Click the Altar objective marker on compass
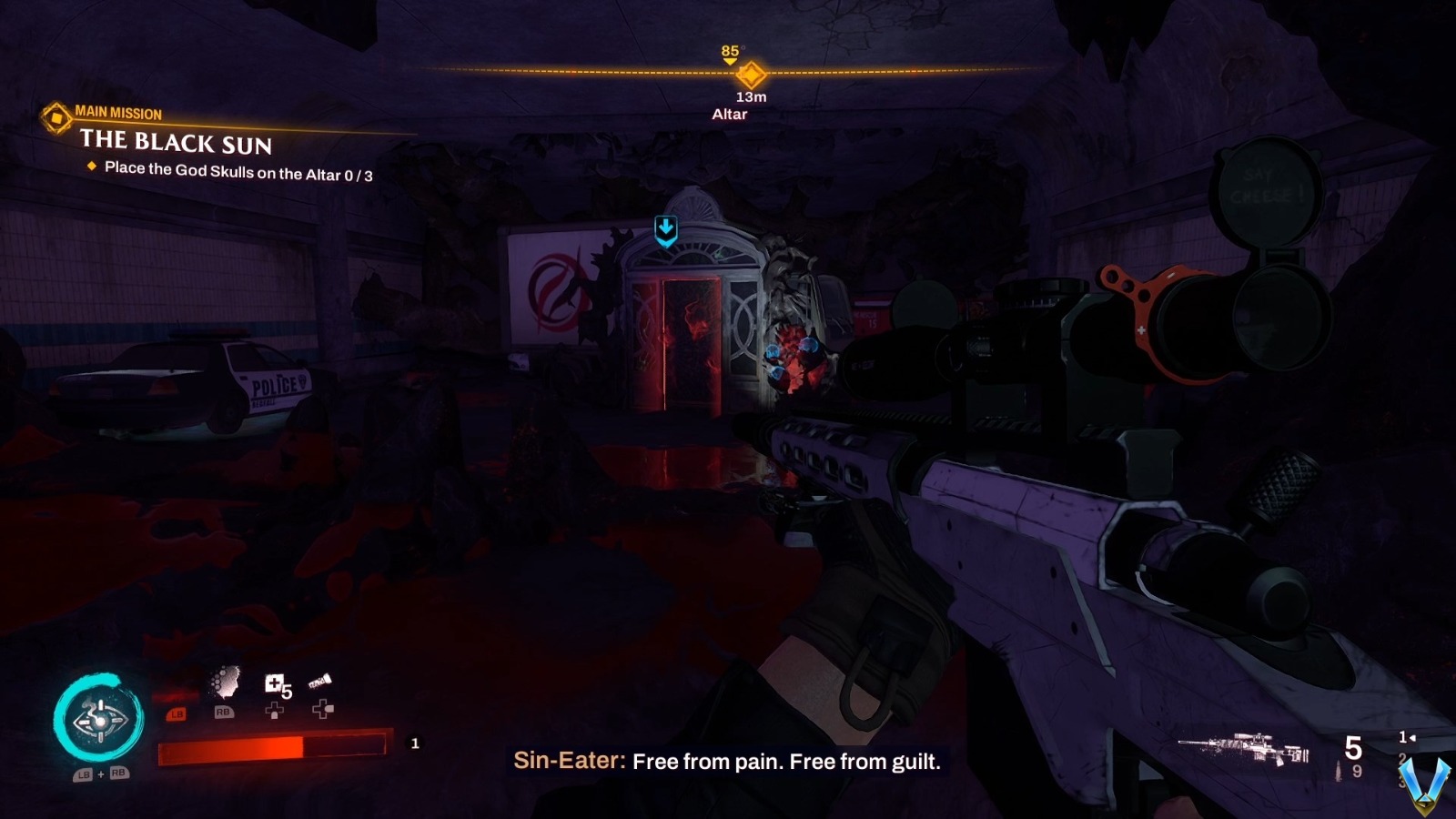The height and width of the screenshot is (819, 1456). (x=752, y=74)
